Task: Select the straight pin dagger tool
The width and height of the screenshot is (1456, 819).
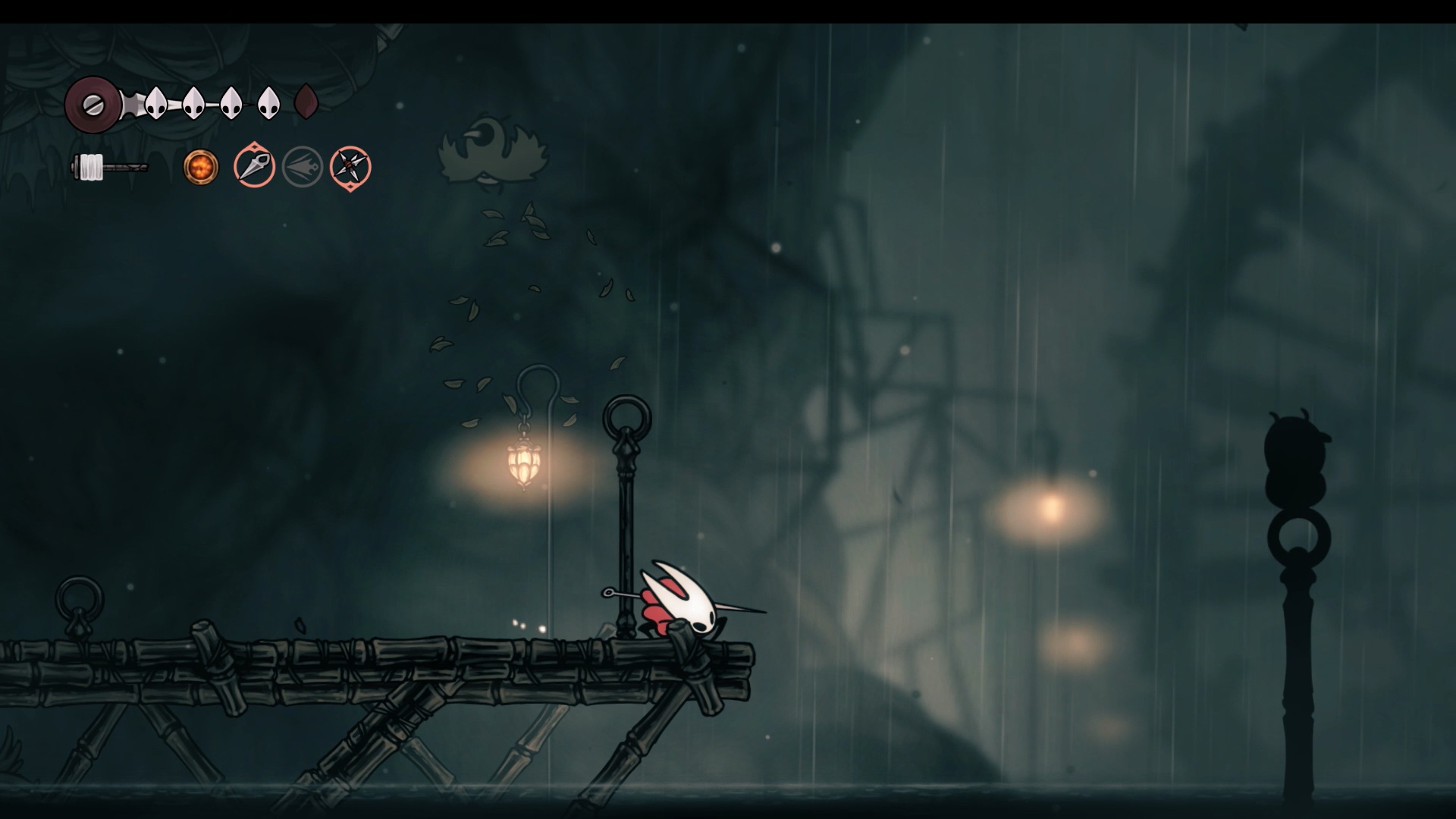Action: (254, 166)
